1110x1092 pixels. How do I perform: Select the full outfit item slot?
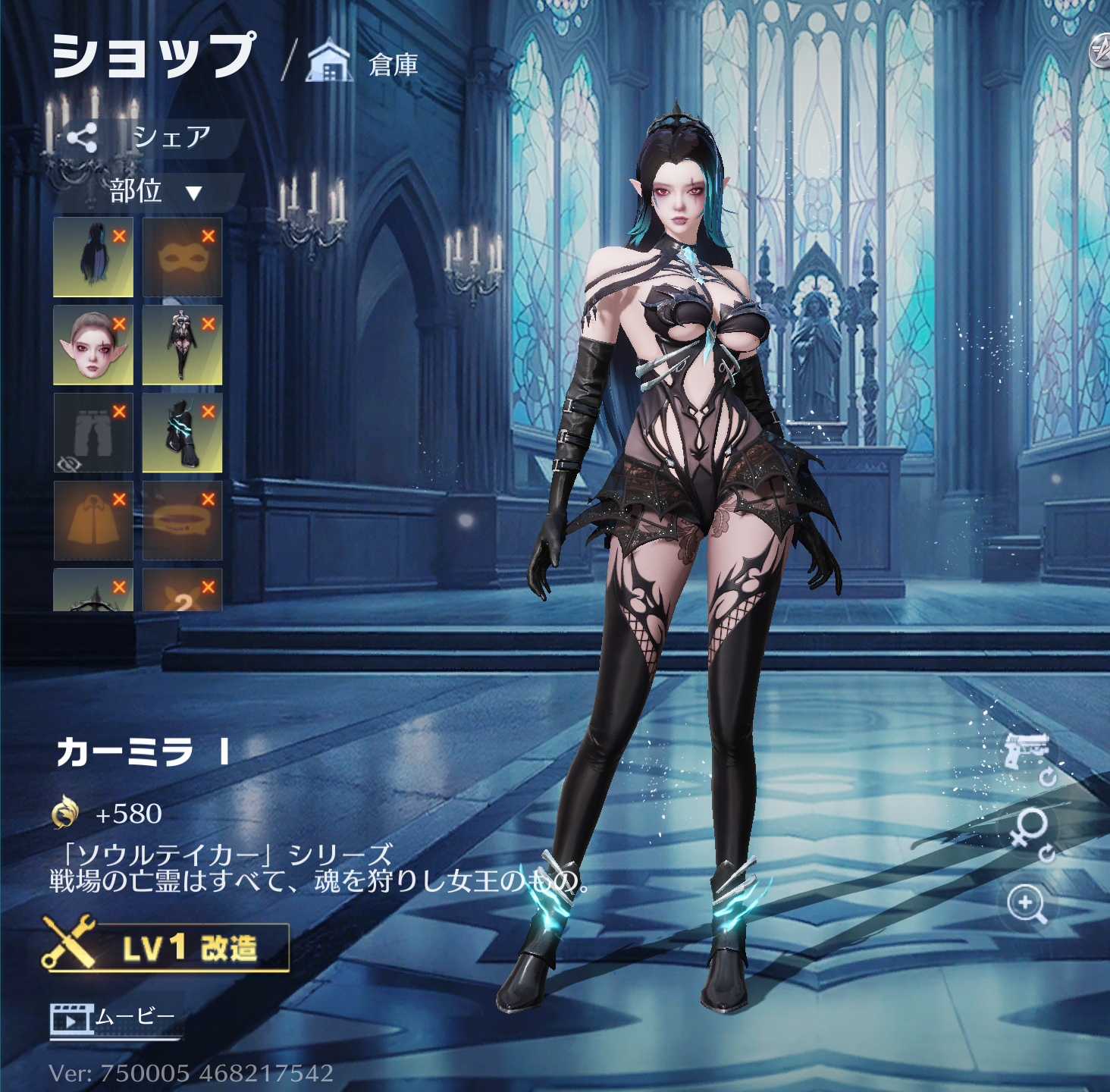click(x=182, y=345)
